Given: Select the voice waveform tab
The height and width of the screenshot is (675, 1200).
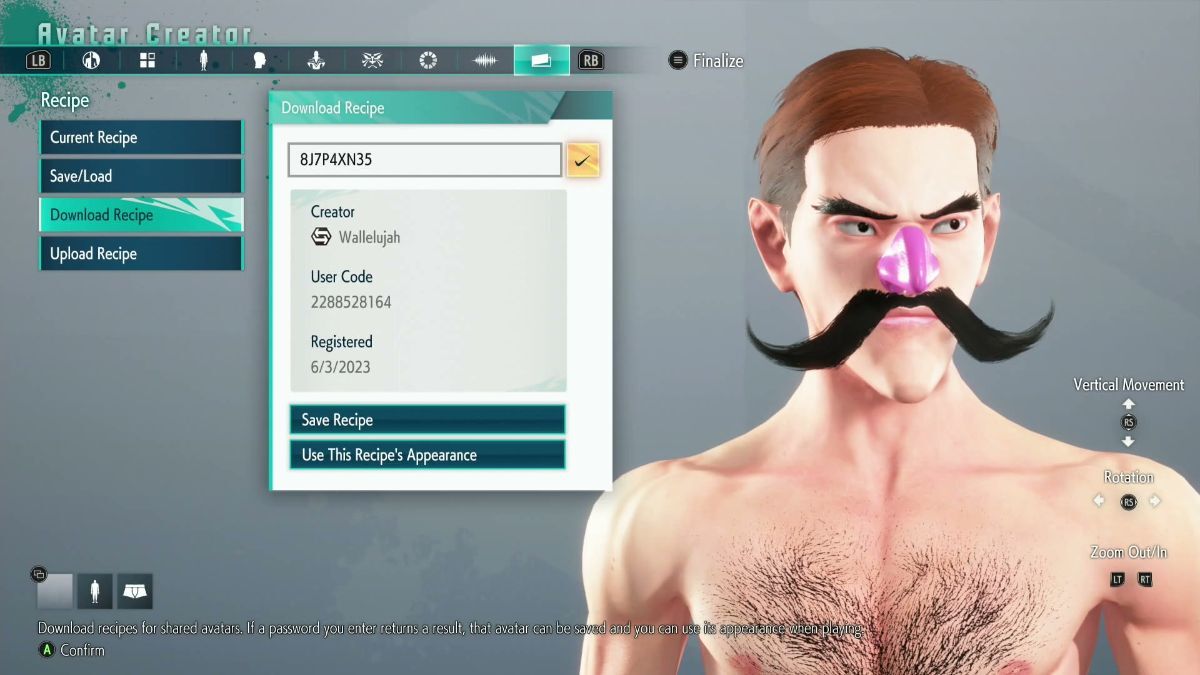Looking at the screenshot, I should coord(485,61).
